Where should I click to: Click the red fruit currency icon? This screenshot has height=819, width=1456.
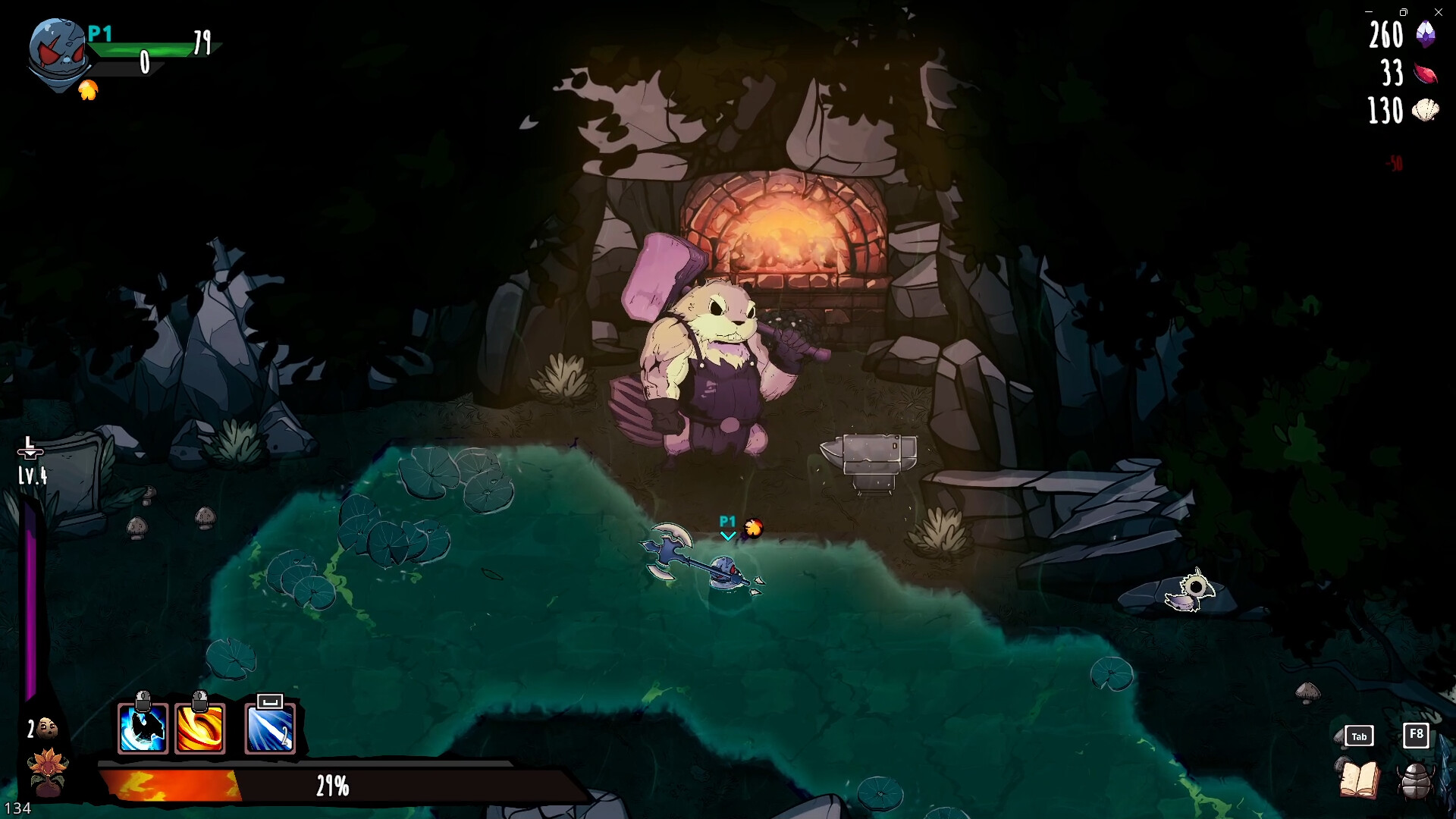1427,74
